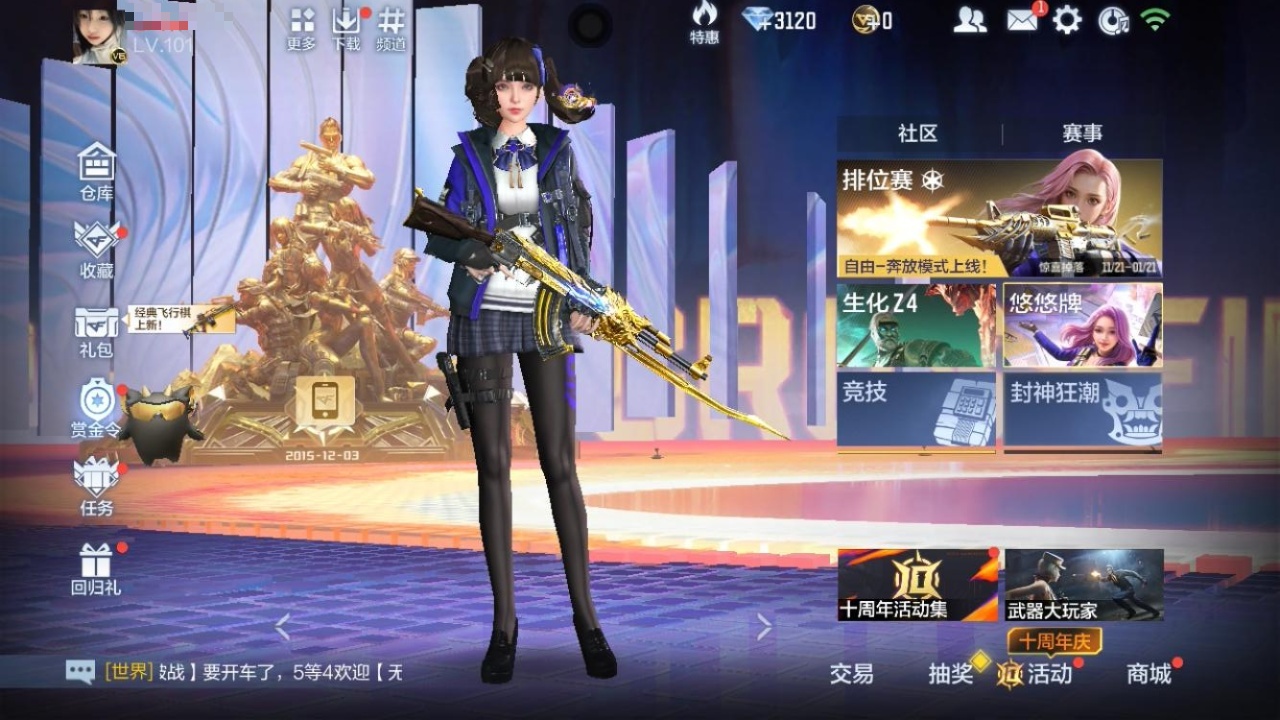Open the 下载 download manager
This screenshot has height=720, width=1280.
(x=346, y=28)
